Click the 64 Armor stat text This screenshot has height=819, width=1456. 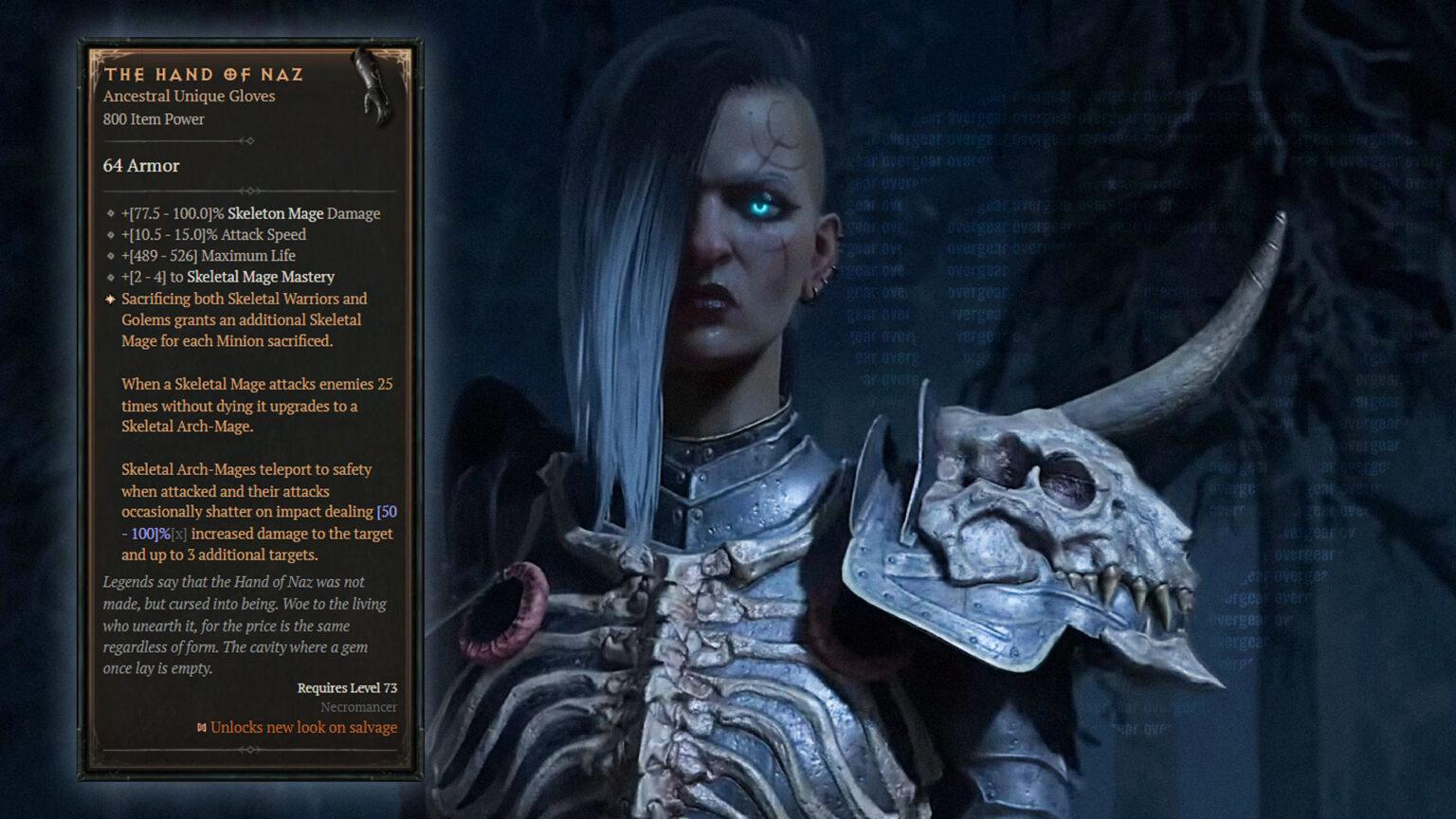click(x=140, y=166)
